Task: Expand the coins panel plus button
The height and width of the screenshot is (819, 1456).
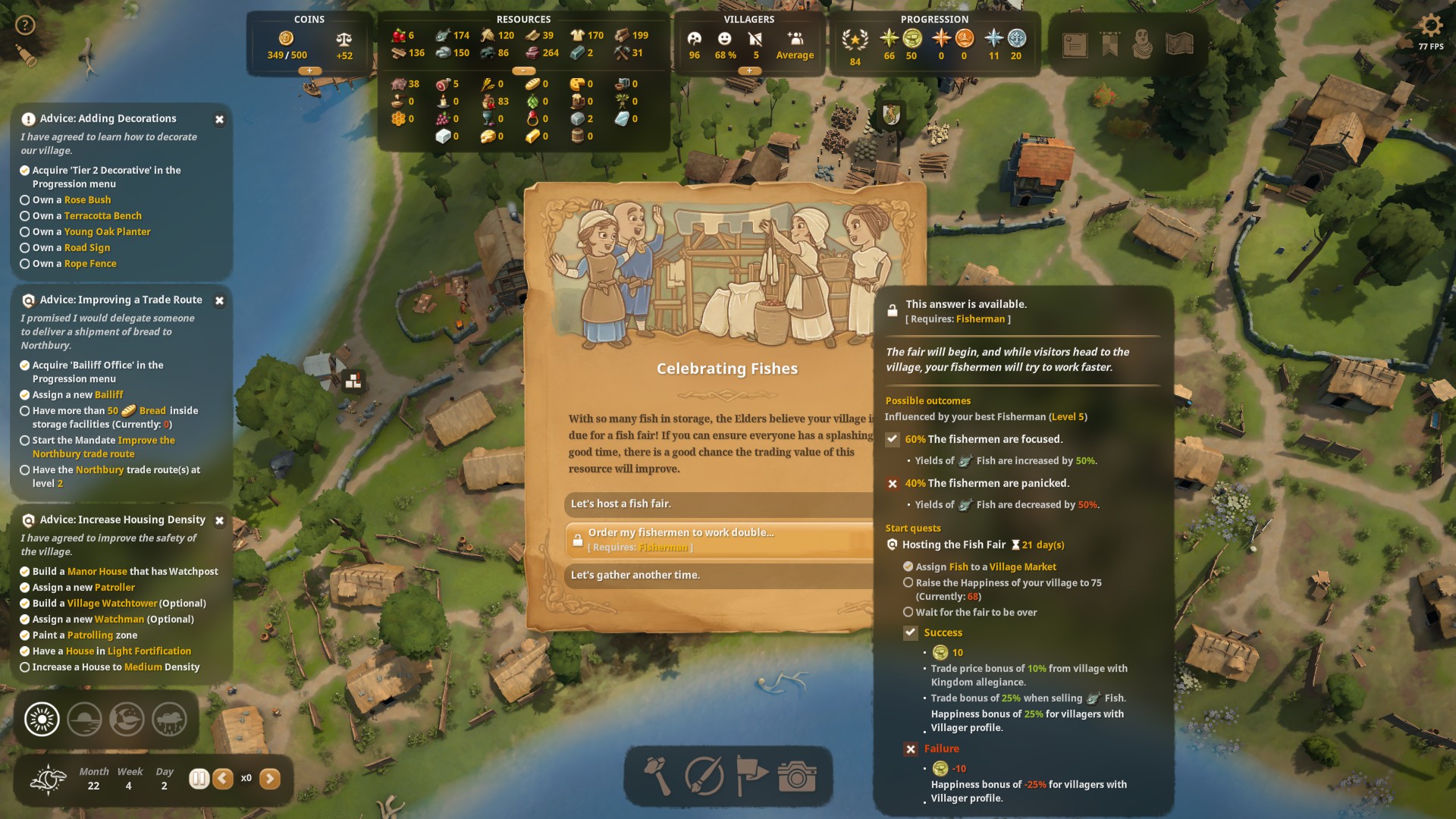Action: tap(309, 71)
